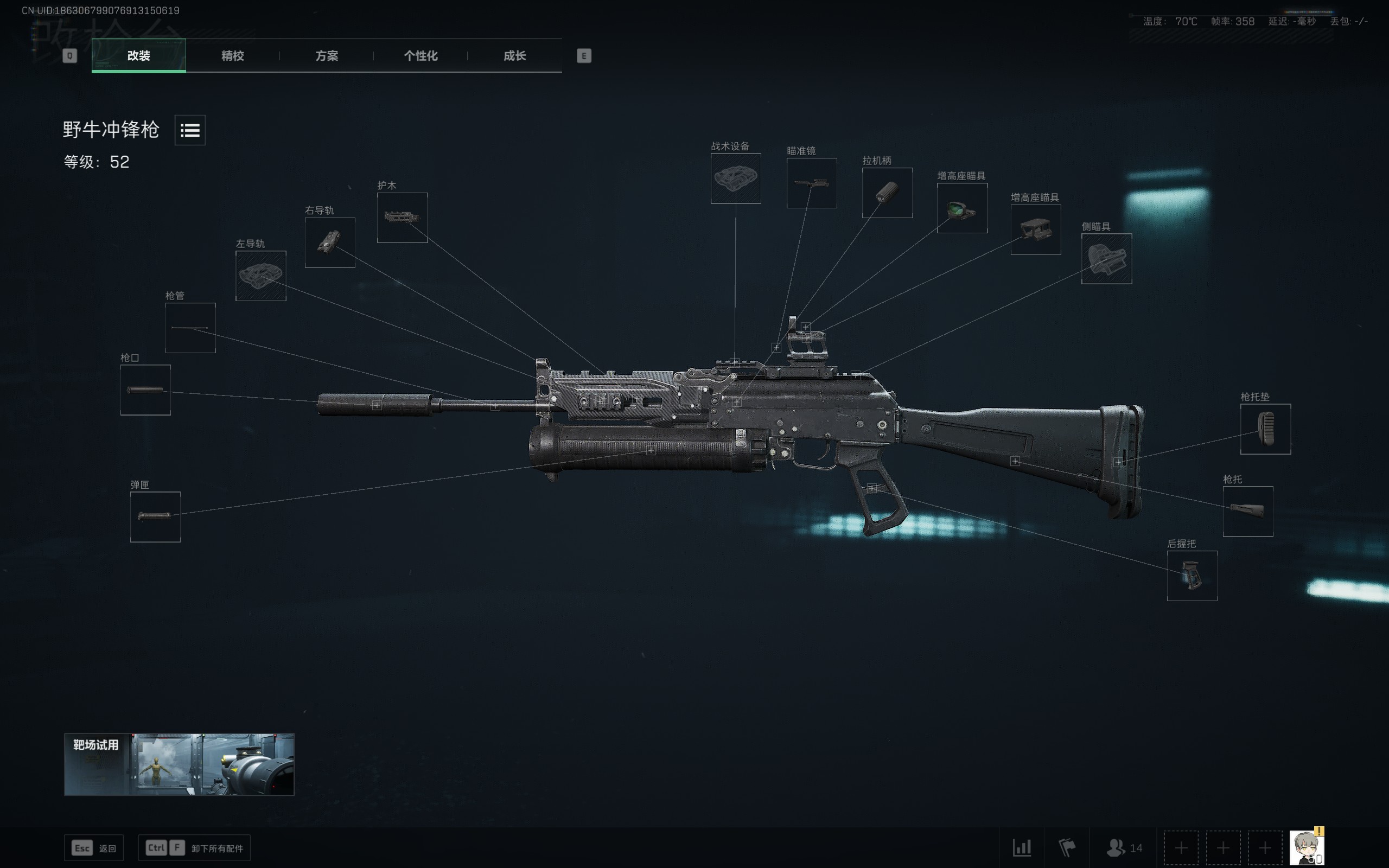Switch to the 精校 tab
This screenshot has width=1389, height=868.
[x=232, y=56]
